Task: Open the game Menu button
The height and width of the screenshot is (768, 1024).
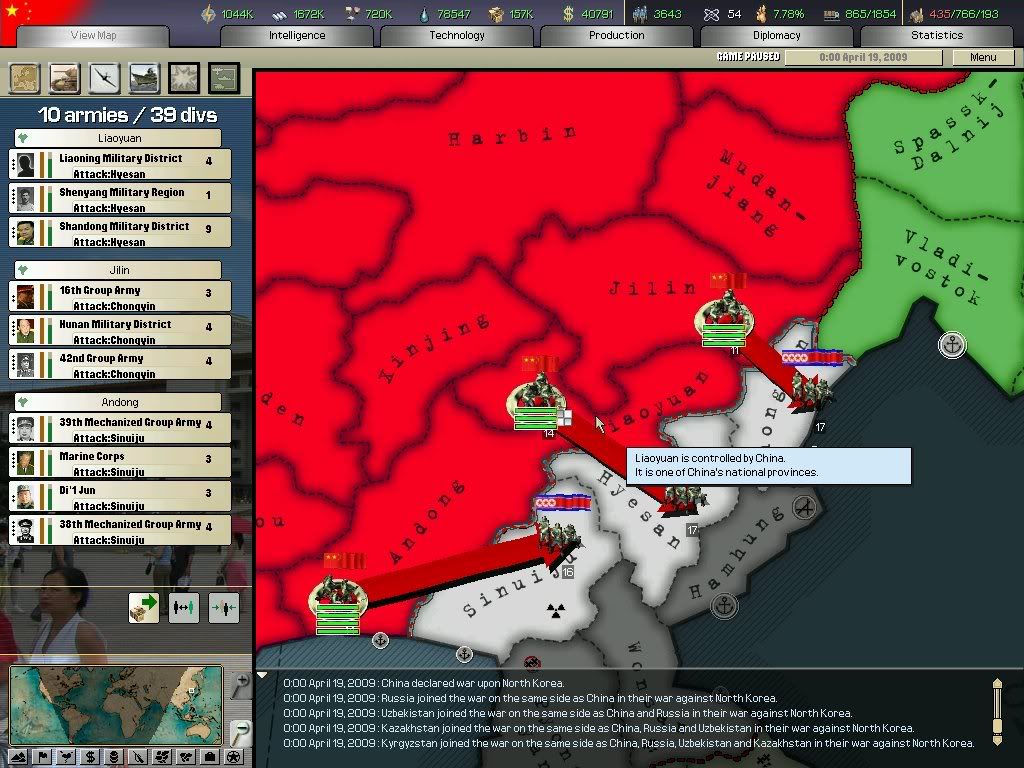Action: 983,58
